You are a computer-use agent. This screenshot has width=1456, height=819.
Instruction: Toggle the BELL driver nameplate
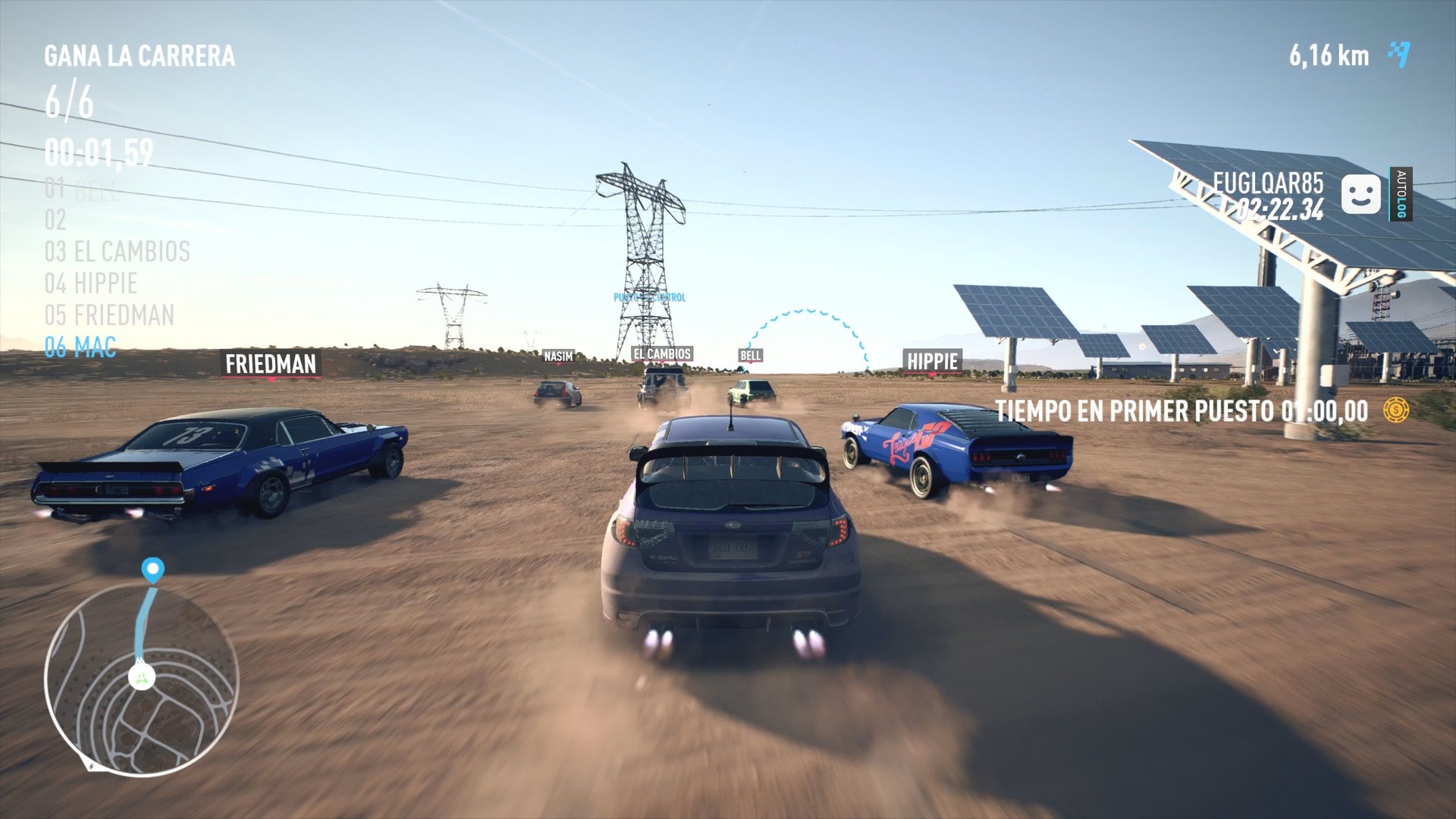(x=751, y=355)
